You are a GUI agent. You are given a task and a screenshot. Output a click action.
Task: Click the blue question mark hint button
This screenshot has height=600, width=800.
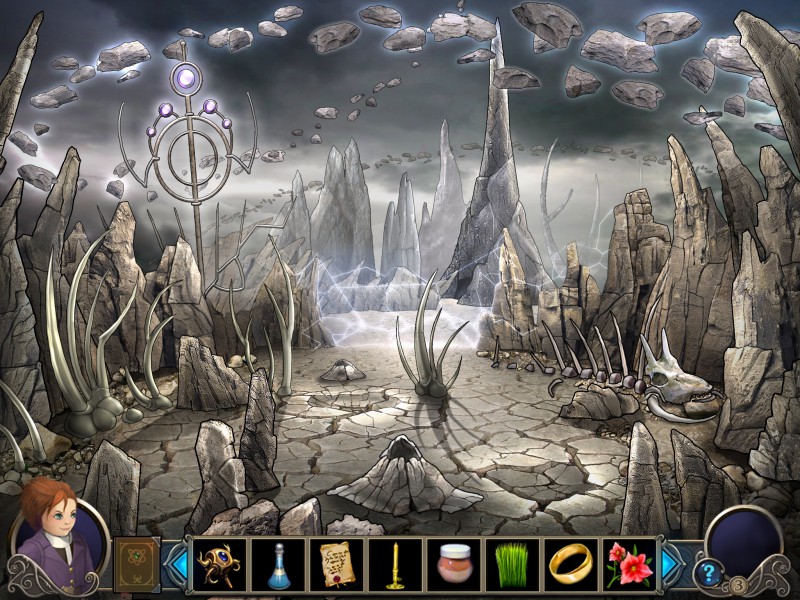click(x=708, y=573)
